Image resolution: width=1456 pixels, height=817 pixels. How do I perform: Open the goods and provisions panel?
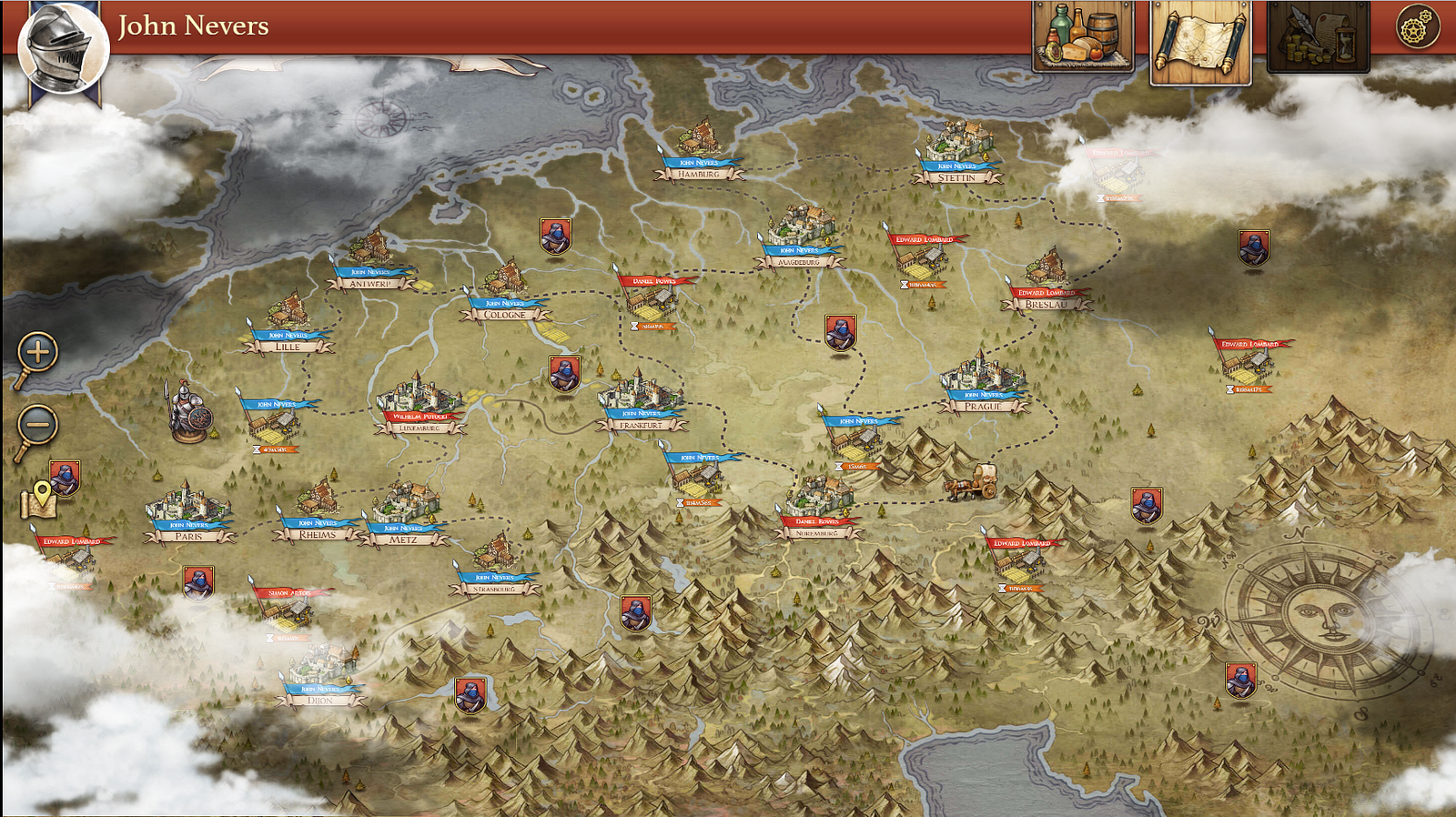(x=1083, y=37)
